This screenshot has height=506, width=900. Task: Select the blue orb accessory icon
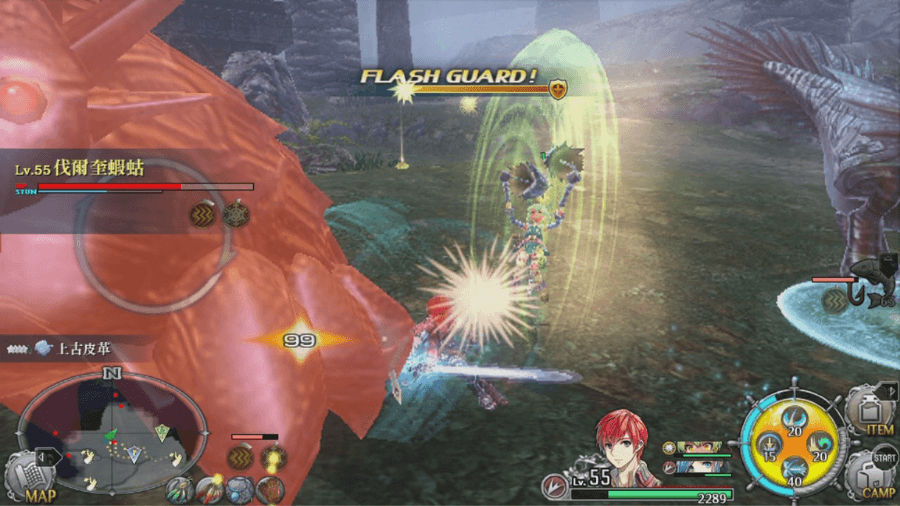pos(239,490)
